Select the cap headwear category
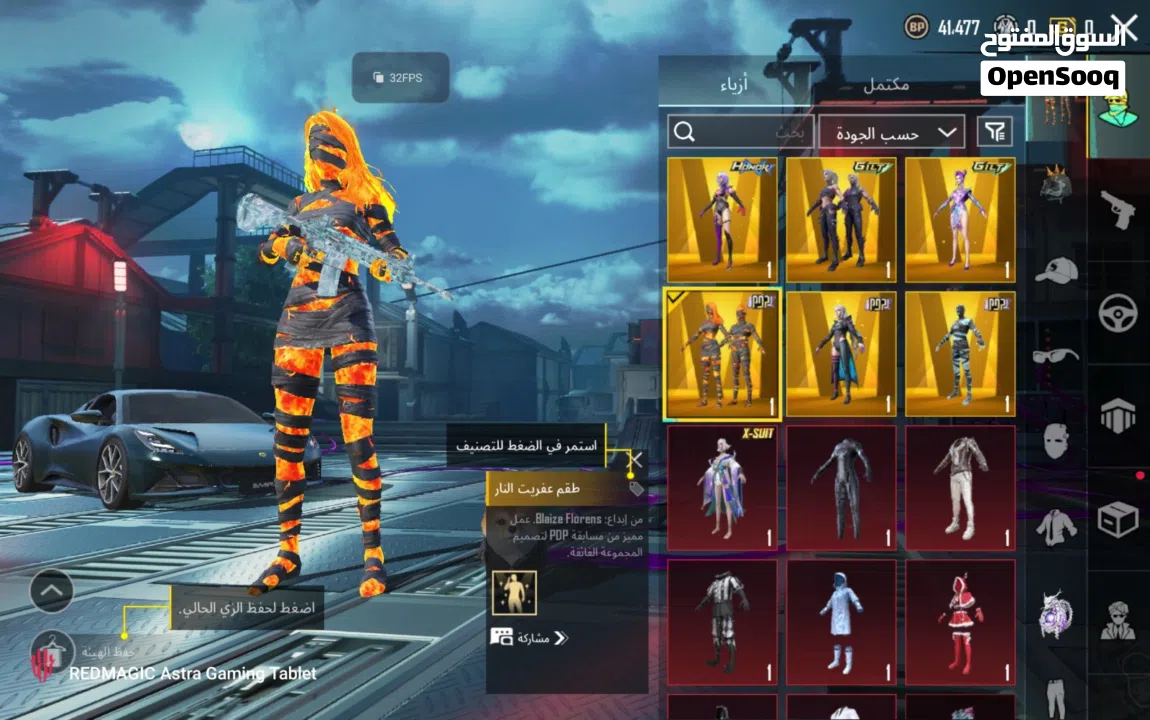Viewport: 1150px width, 720px height. (x=1056, y=269)
